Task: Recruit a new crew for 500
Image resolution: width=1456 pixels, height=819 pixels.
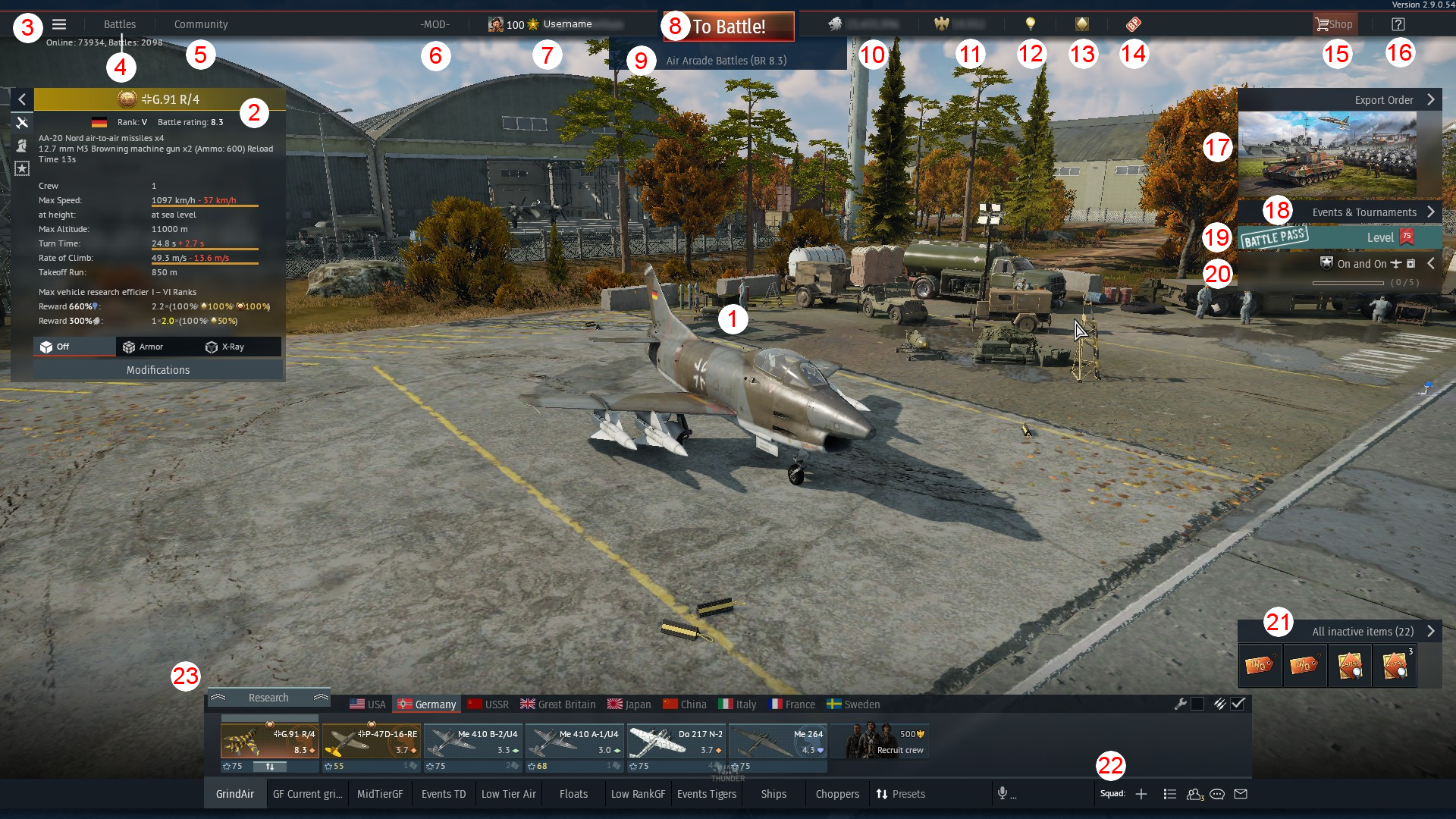Action: tap(880, 742)
